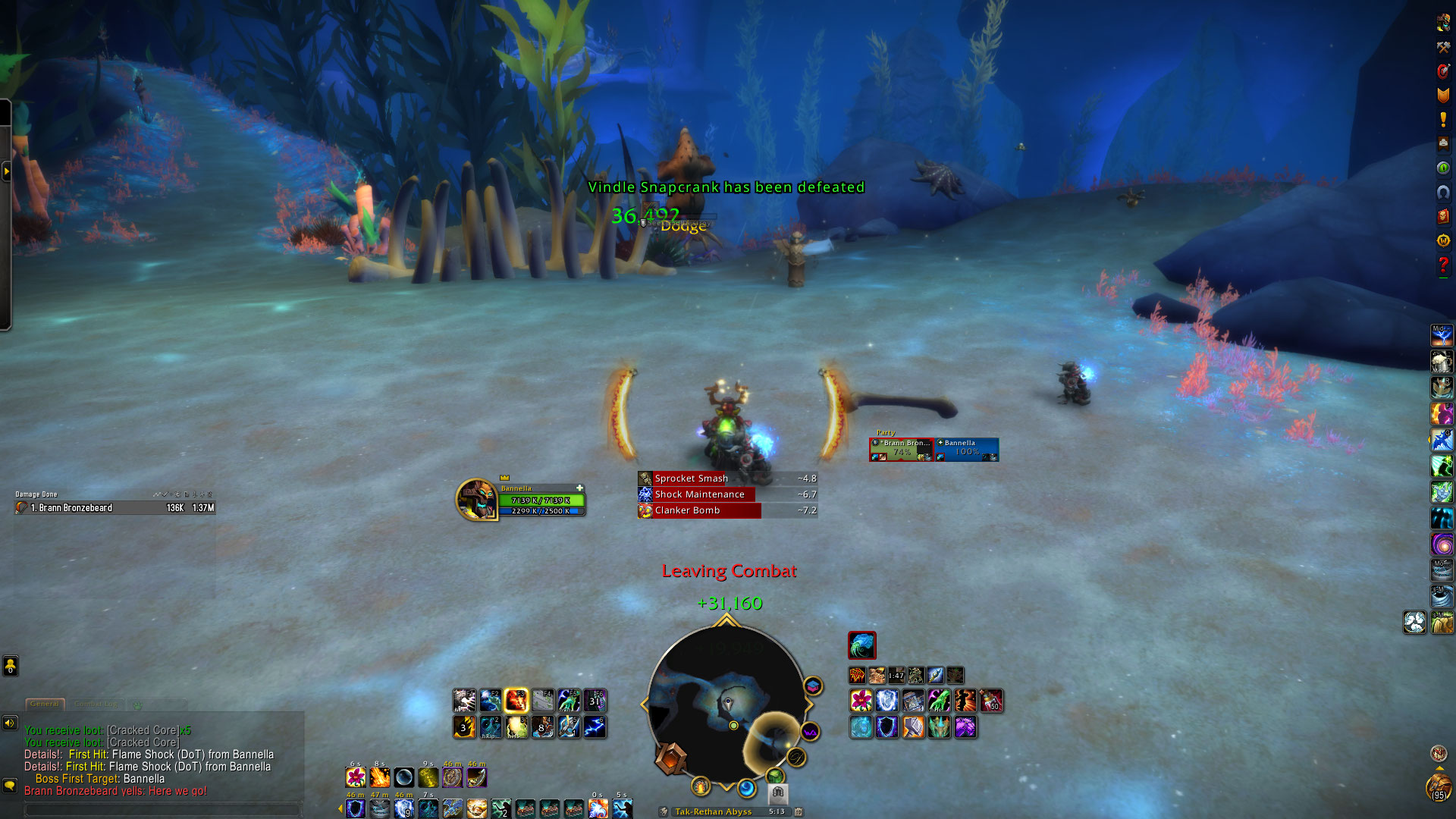Open the character info micro button
Screen dimensions: 1456x819
pos(1443,23)
